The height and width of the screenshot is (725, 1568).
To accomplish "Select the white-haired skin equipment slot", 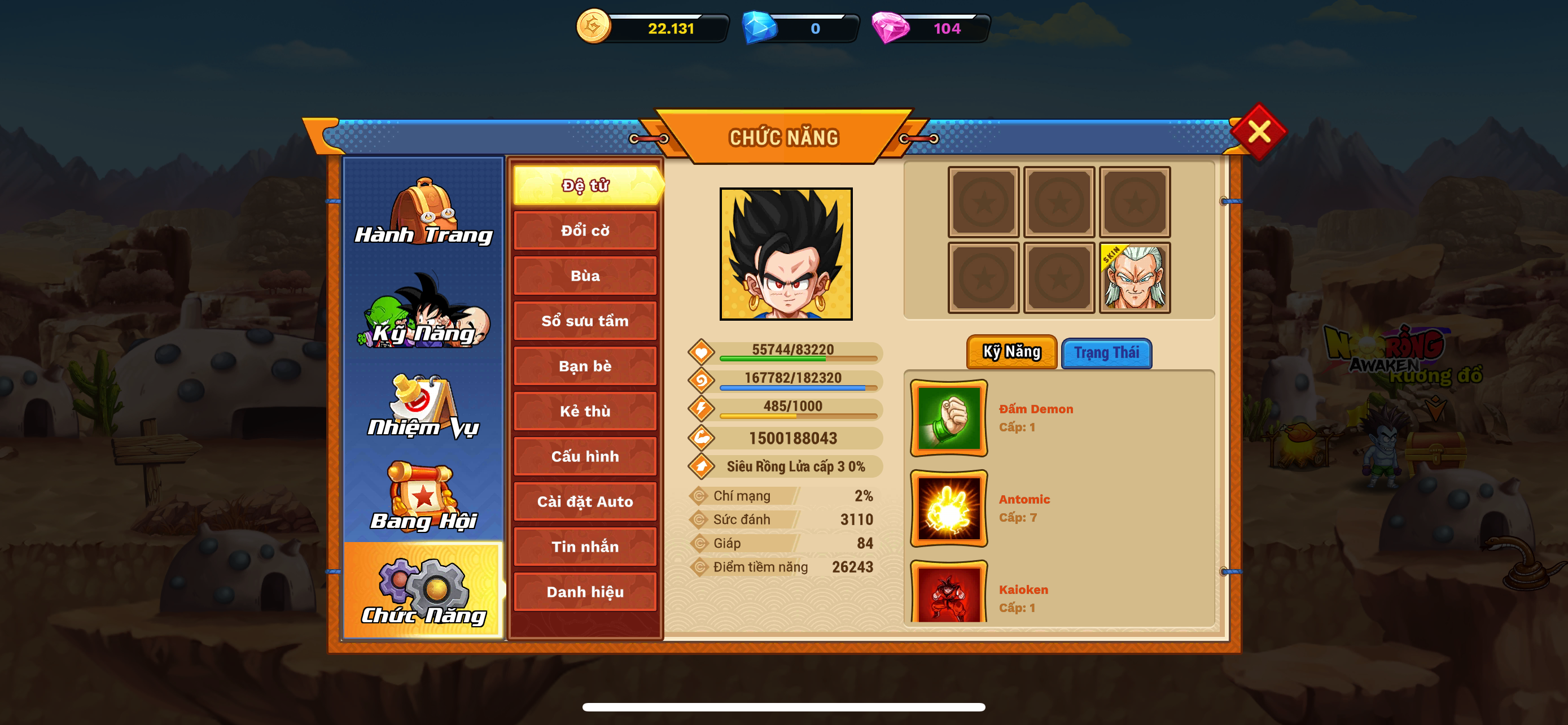I will pos(1135,278).
